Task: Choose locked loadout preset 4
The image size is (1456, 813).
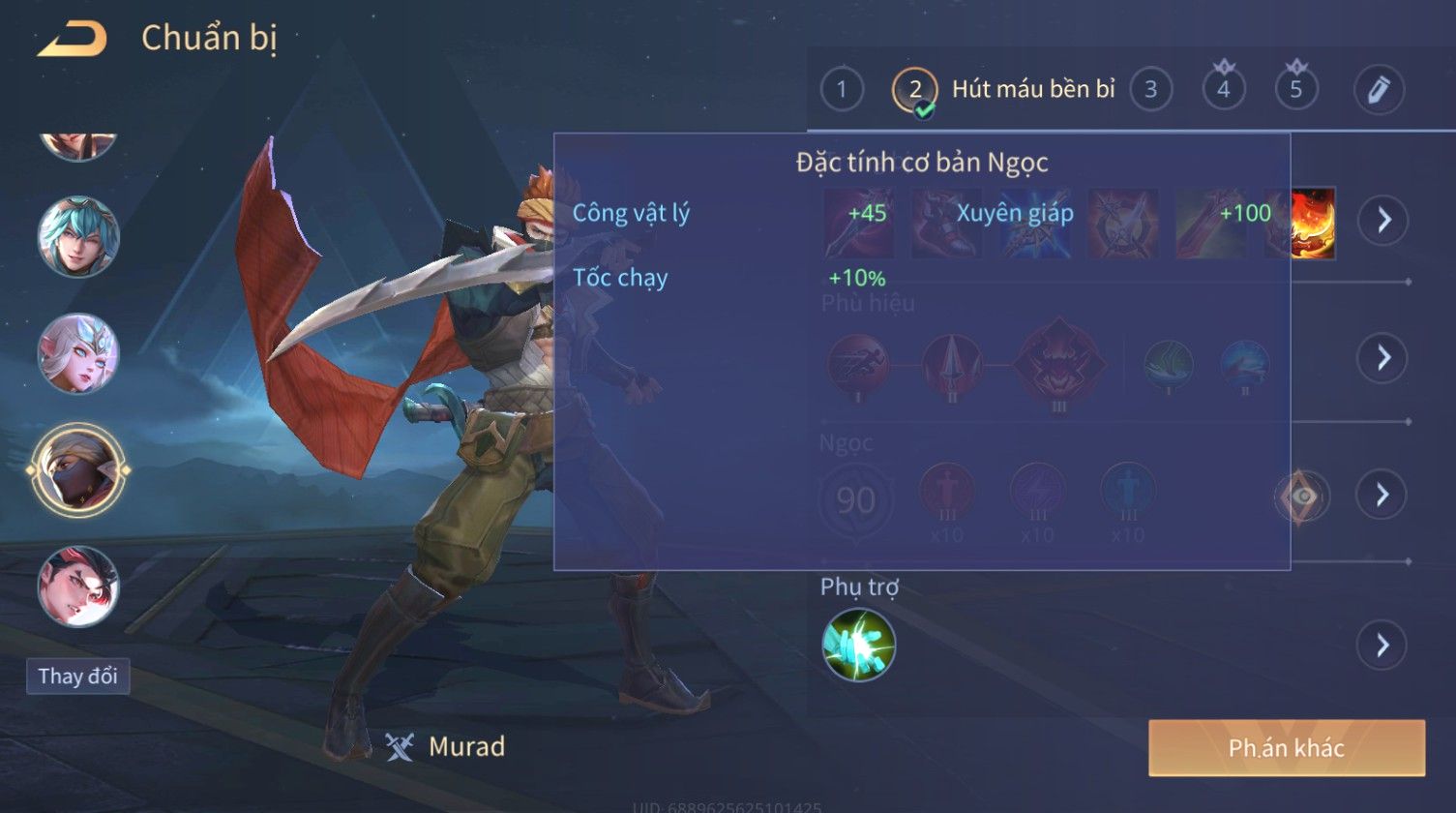Action: pyautogui.click(x=1224, y=90)
